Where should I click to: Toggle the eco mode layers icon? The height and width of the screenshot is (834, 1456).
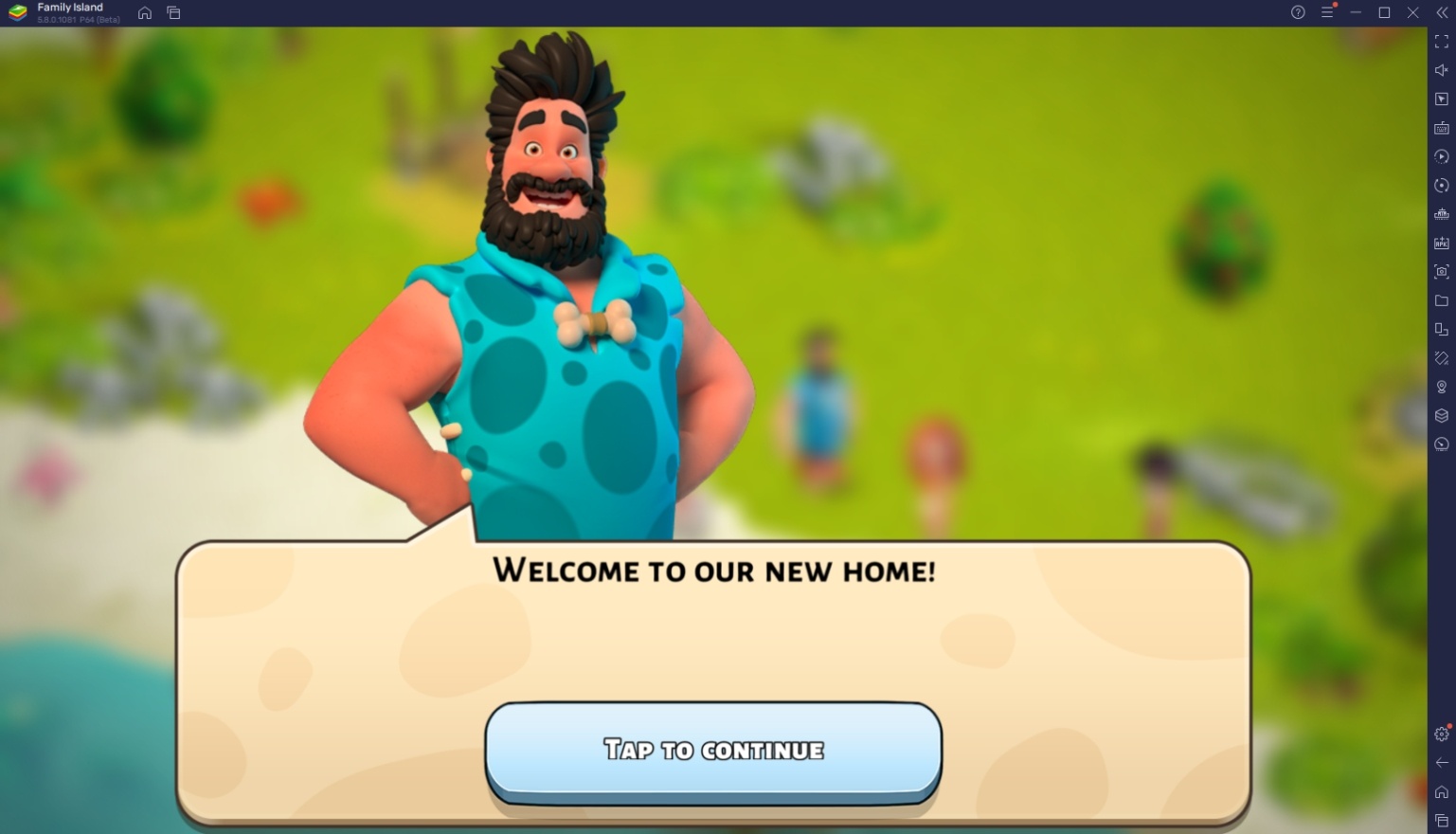(x=1441, y=415)
